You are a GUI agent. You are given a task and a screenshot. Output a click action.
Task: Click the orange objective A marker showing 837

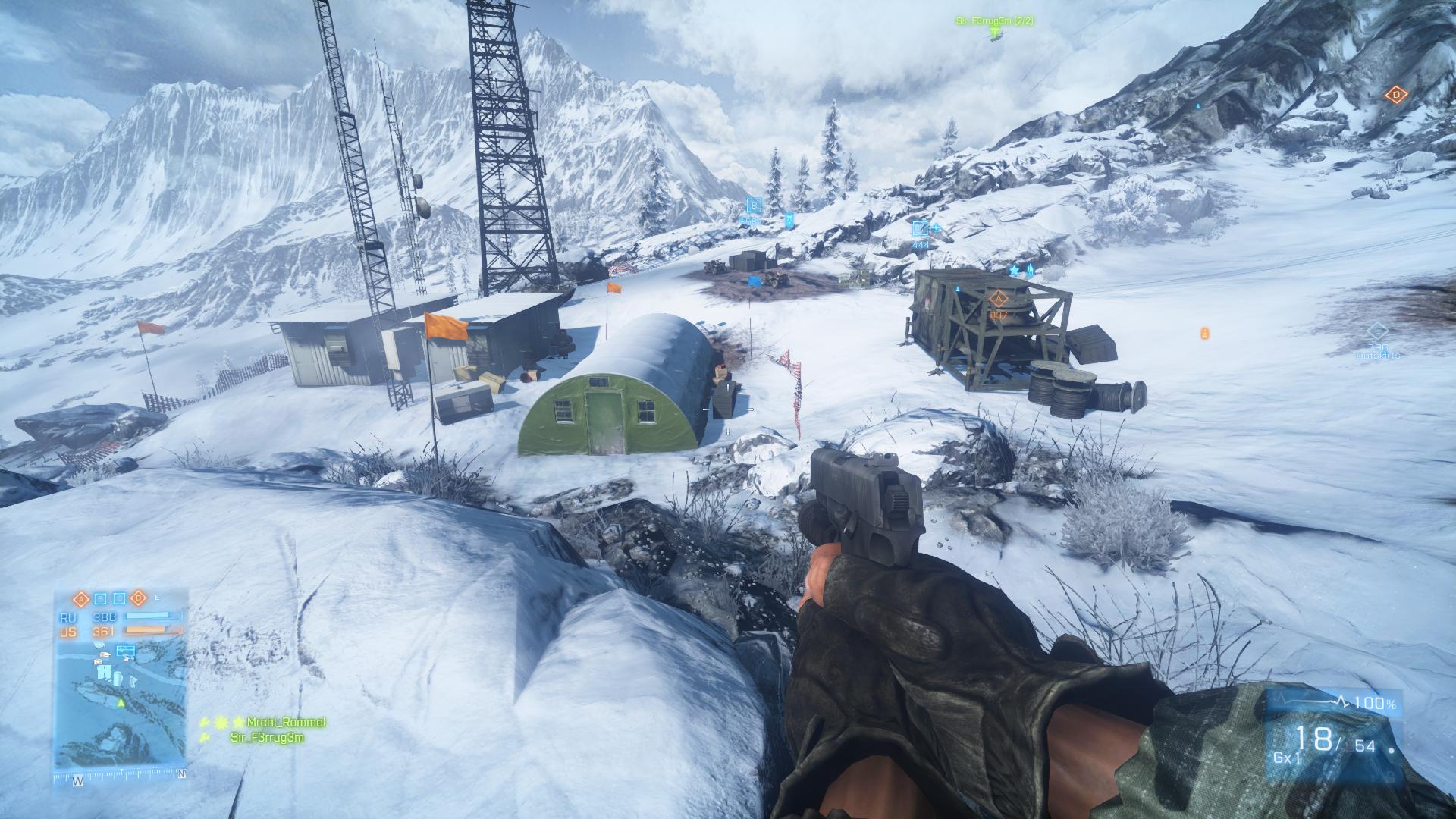point(998,298)
